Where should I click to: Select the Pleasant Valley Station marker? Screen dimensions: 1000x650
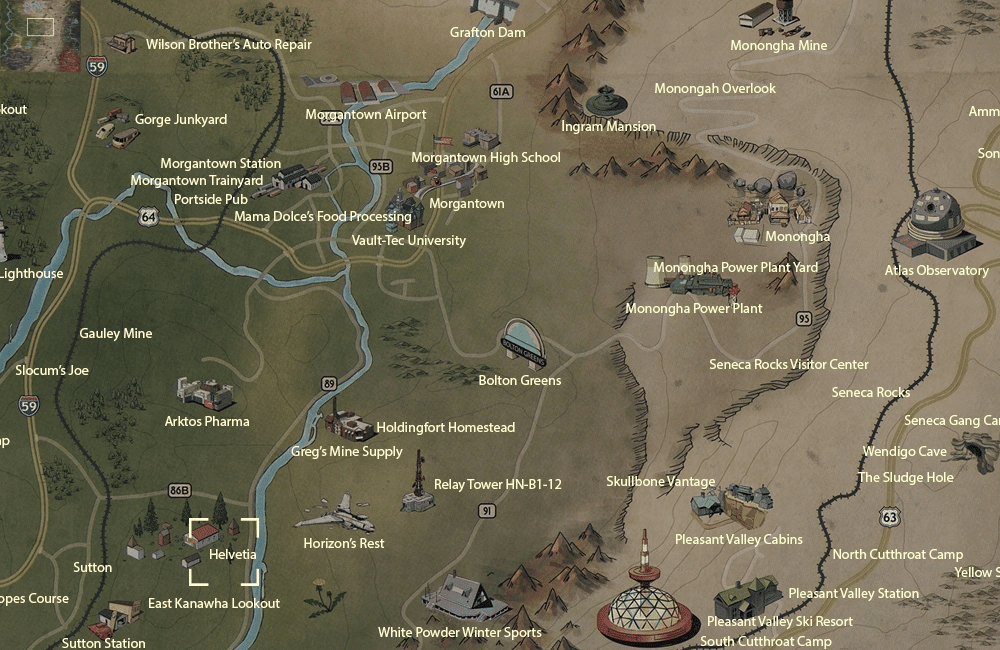click(x=748, y=595)
